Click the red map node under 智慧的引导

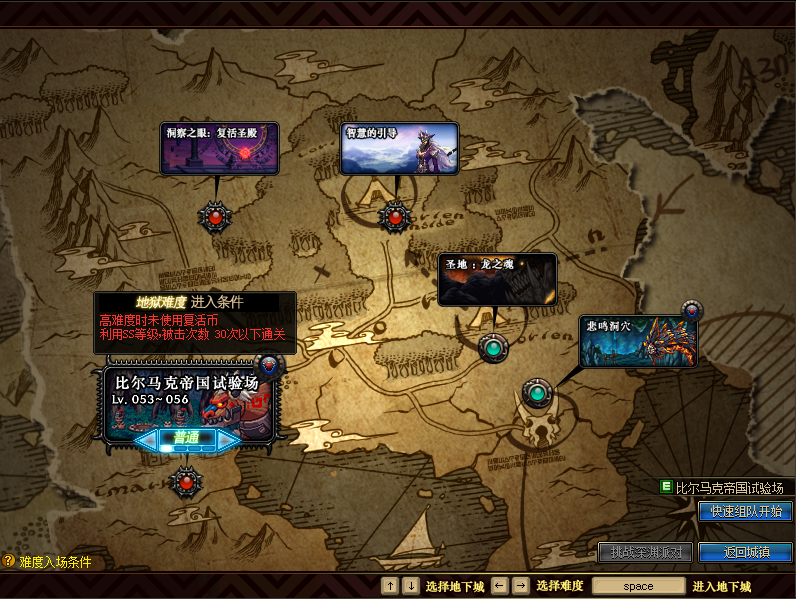click(x=395, y=215)
